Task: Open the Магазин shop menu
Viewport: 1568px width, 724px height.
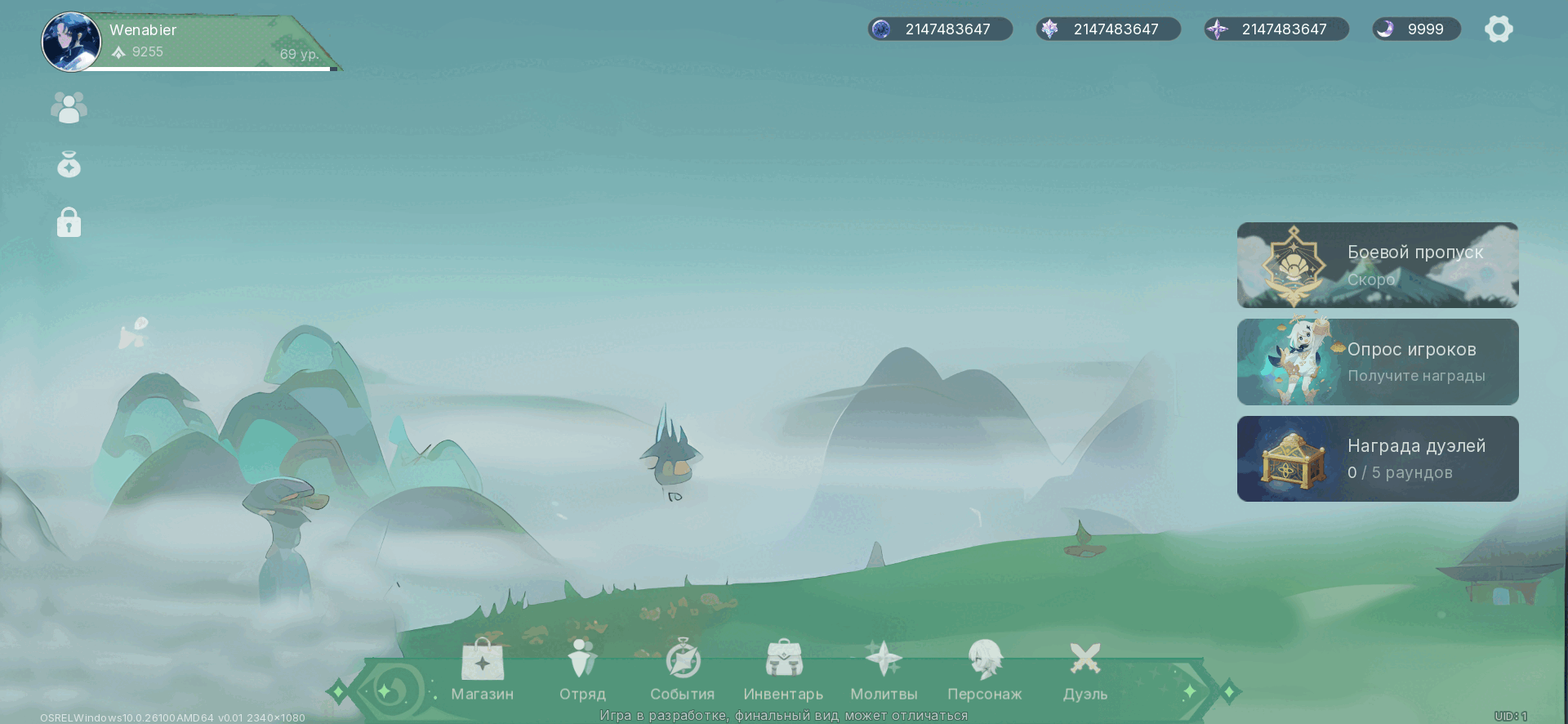Action: [x=482, y=670]
